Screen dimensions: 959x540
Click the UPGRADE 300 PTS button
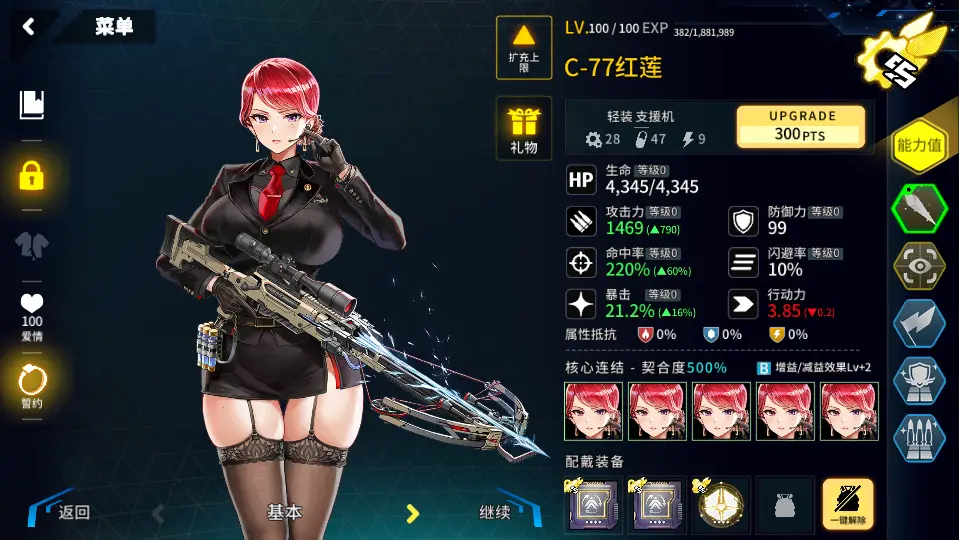pyautogui.click(x=800, y=126)
